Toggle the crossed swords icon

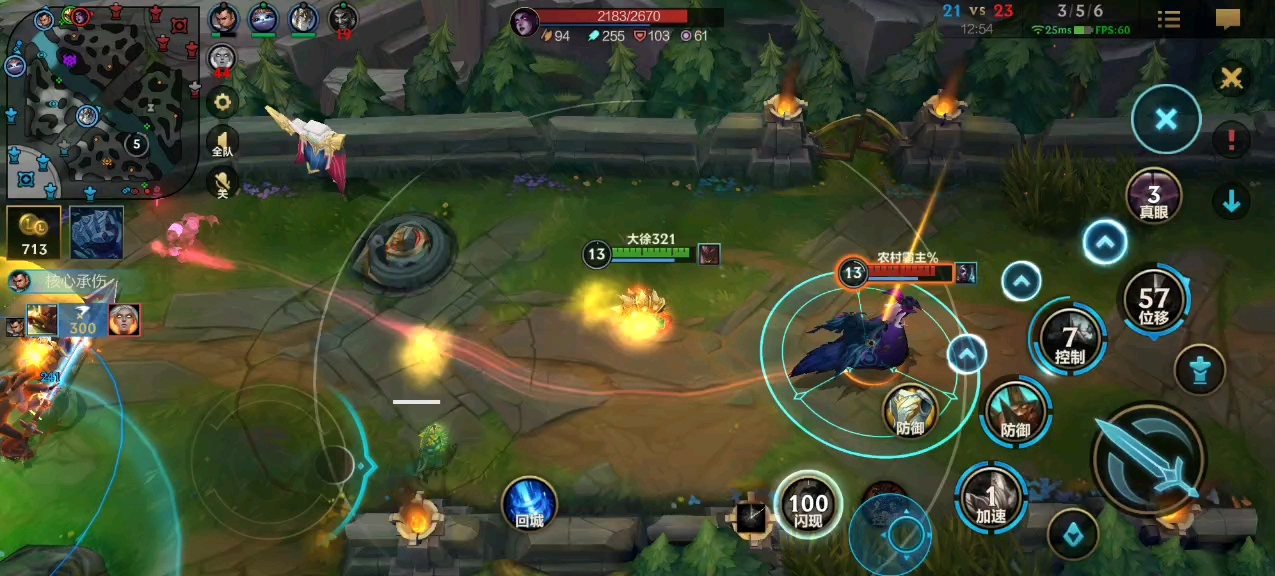click(1231, 78)
